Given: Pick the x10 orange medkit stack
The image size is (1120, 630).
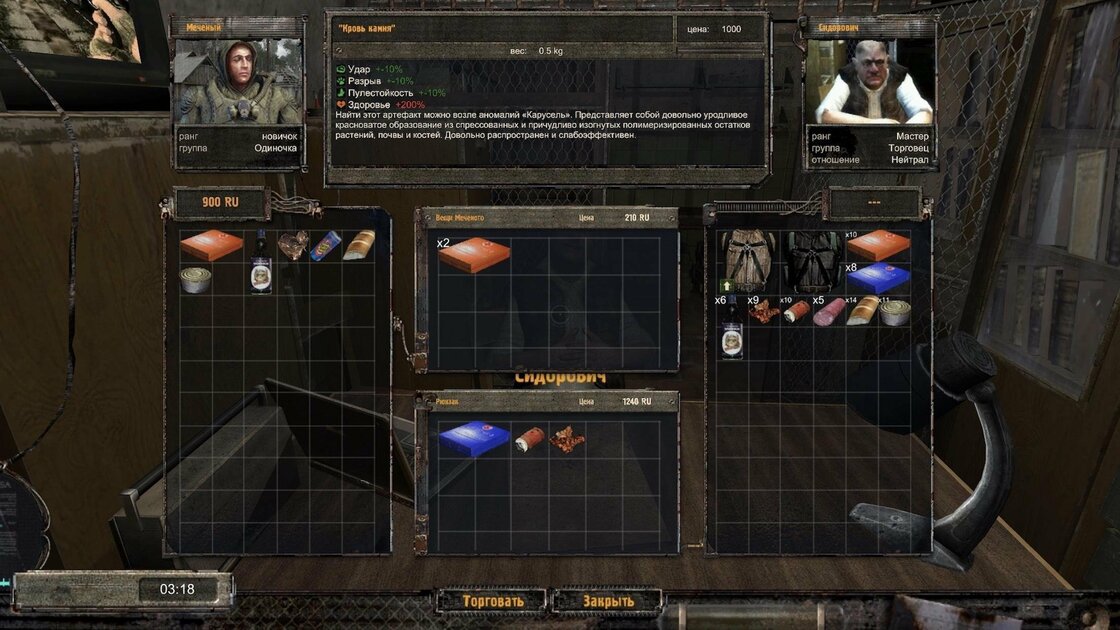Looking at the screenshot, I should (x=878, y=245).
